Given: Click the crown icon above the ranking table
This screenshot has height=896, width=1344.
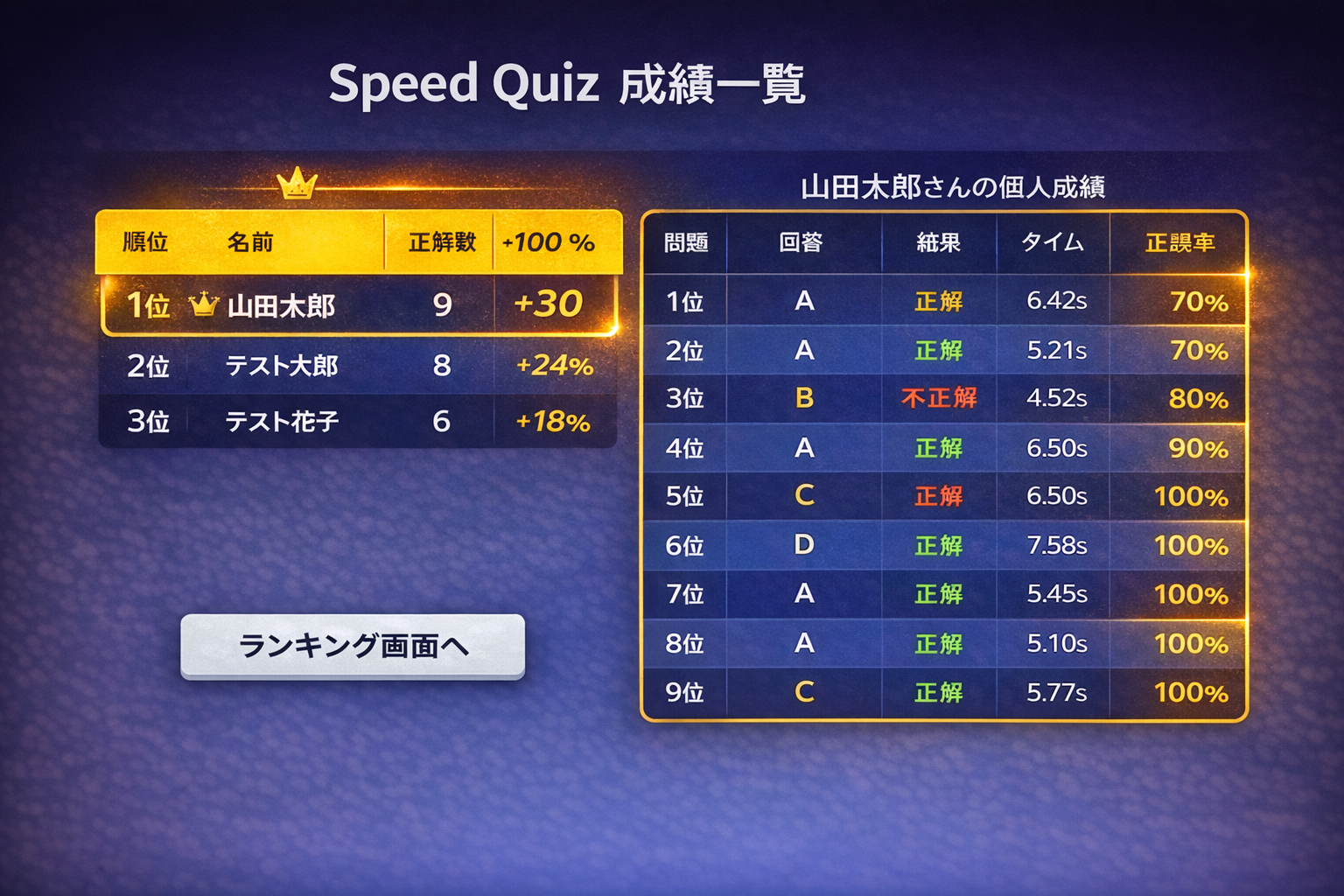Looking at the screenshot, I should 297,182.
